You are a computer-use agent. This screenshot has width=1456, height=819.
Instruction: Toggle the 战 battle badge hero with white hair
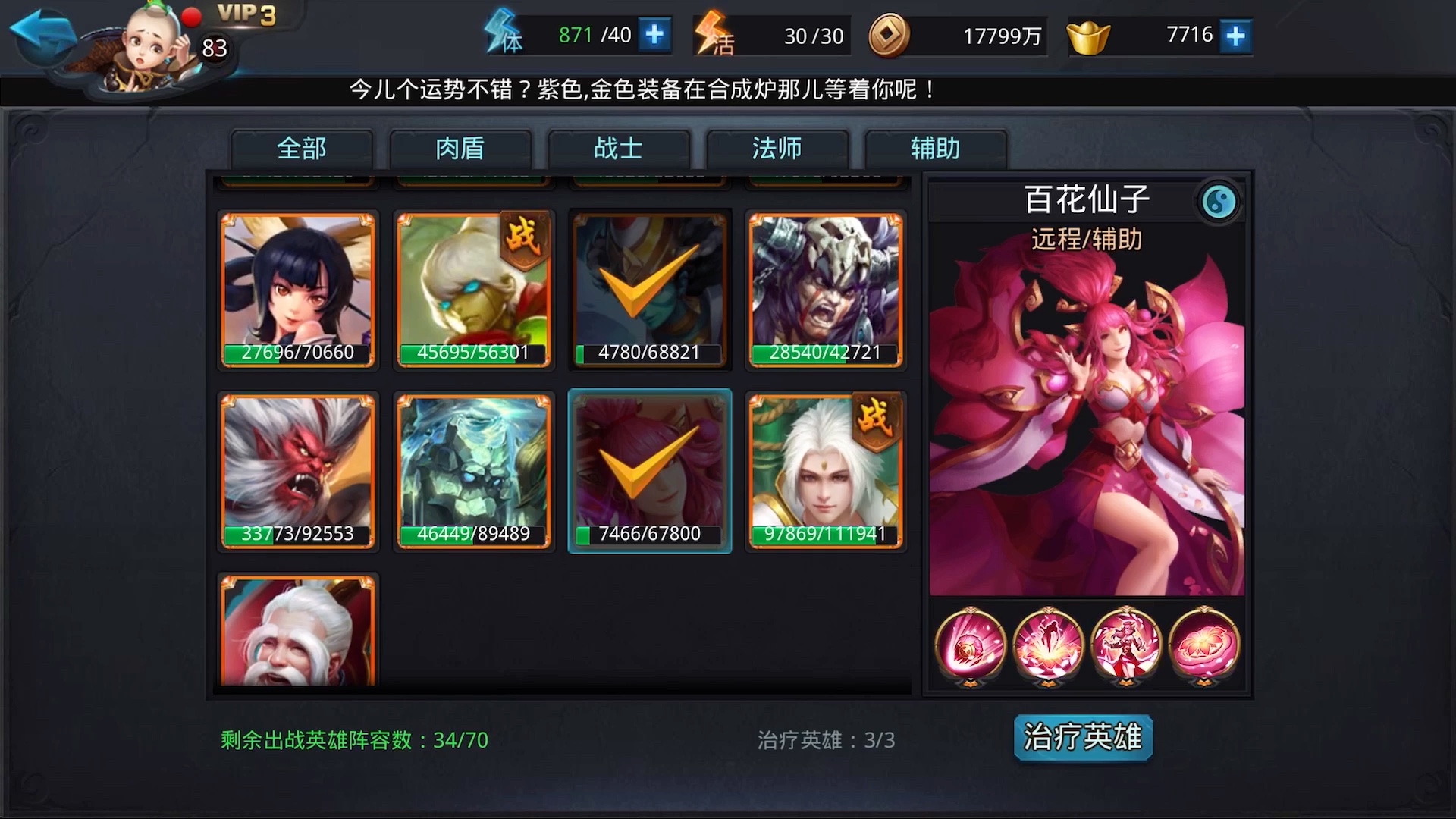click(825, 470)
